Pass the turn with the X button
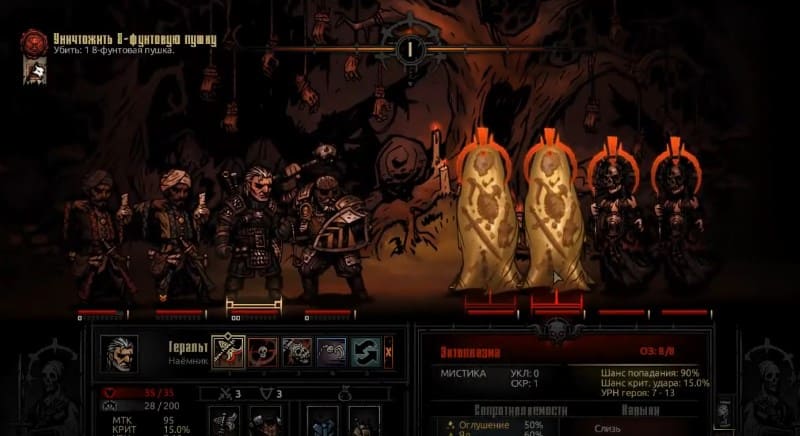 (x=389, y=351)
